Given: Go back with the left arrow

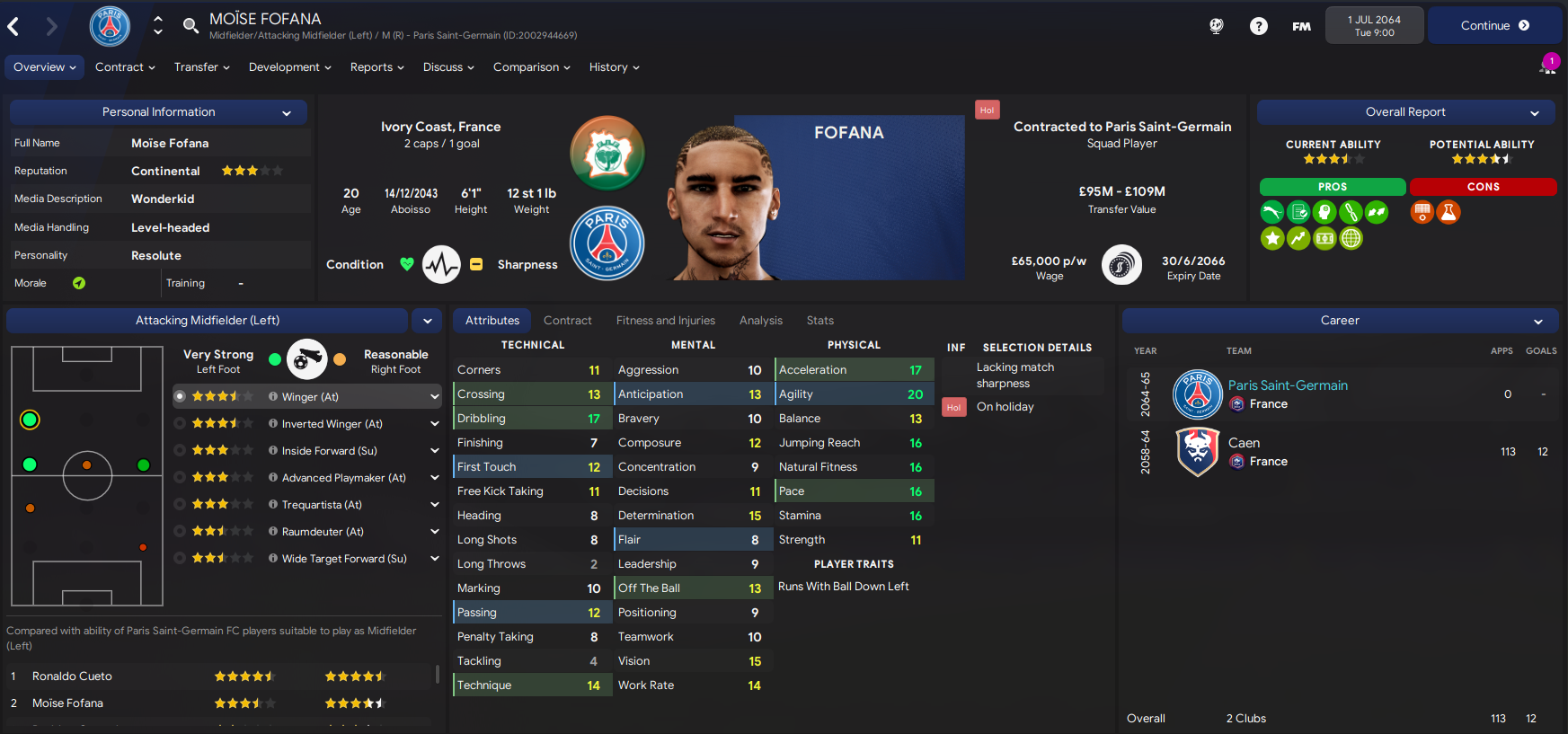Looking at the screenshot, I should coord(13,27).
